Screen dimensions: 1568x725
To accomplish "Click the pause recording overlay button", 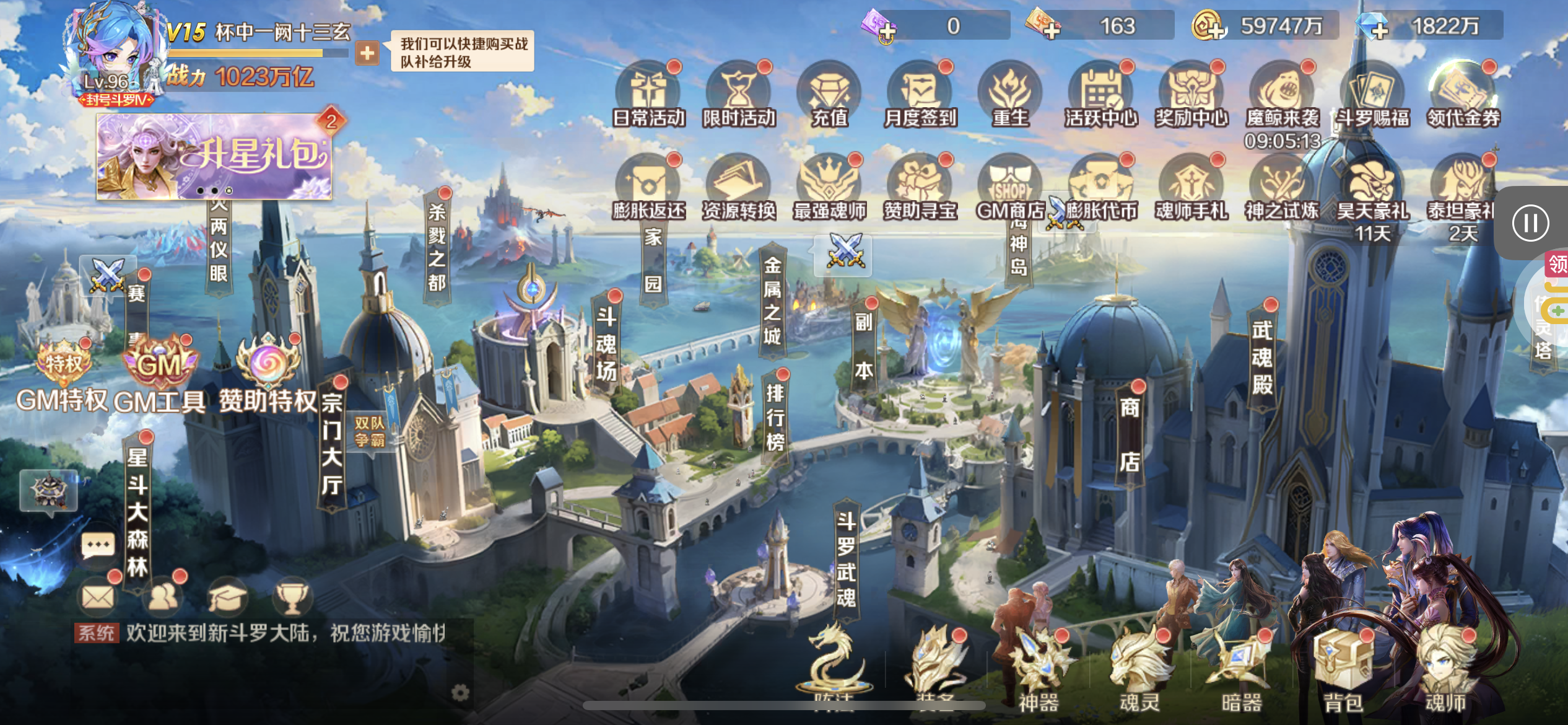I will (1530, 223).
